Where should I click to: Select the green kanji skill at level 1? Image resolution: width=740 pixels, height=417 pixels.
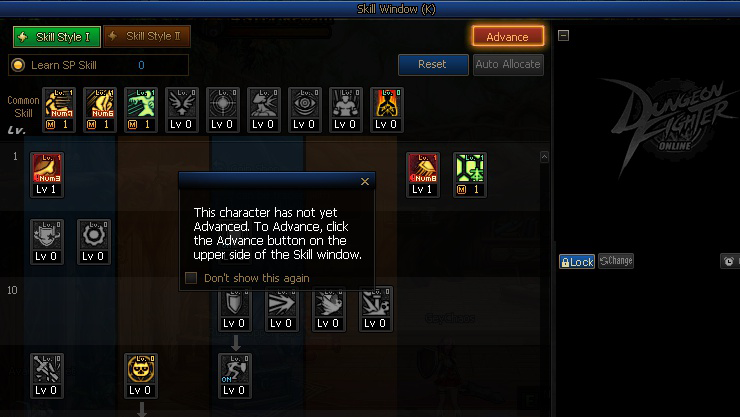point(470,172)
